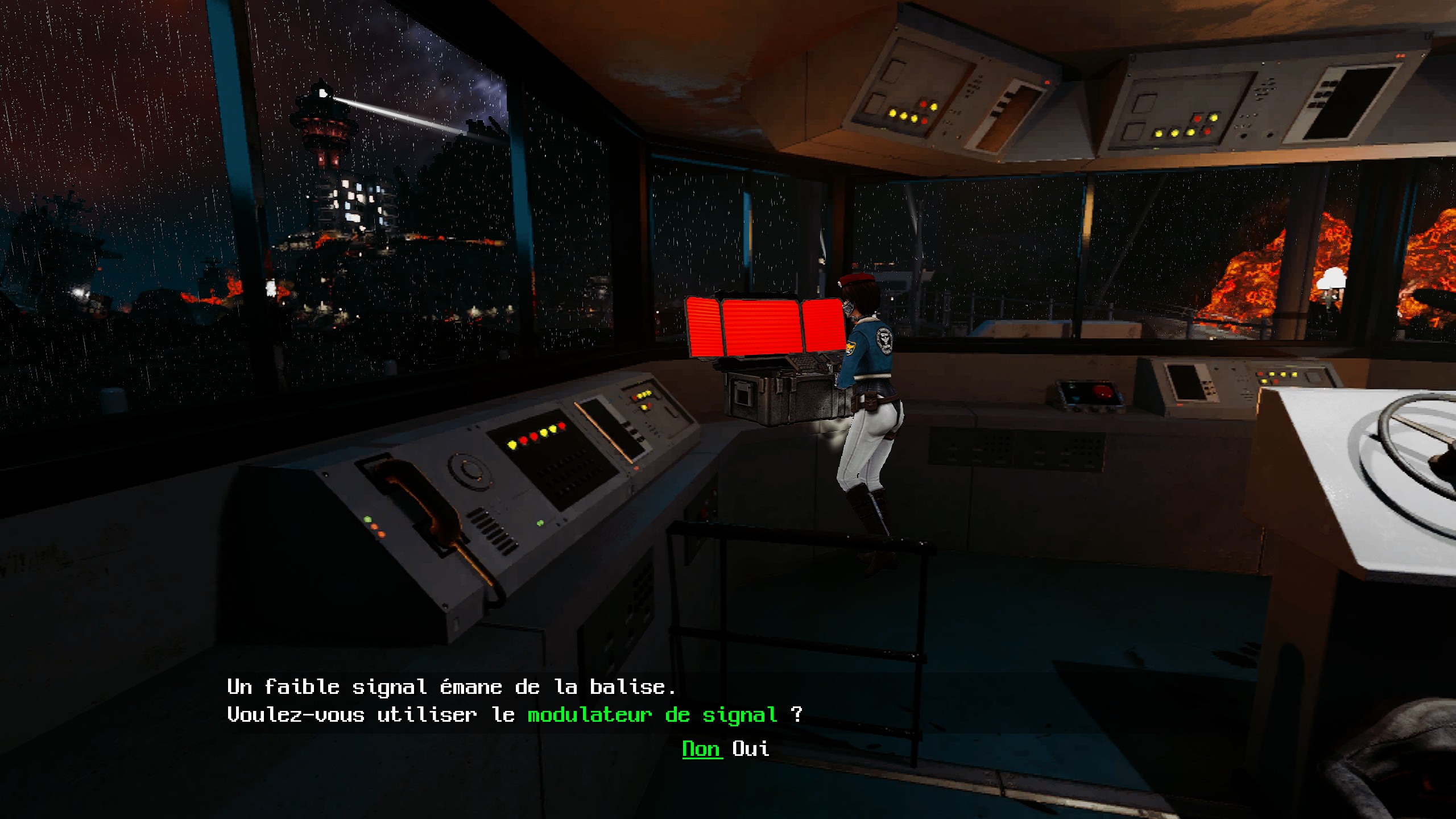Choose the highlighted "Non" answer
Viewport: 1456px width, 819px height.
point(701,748)
